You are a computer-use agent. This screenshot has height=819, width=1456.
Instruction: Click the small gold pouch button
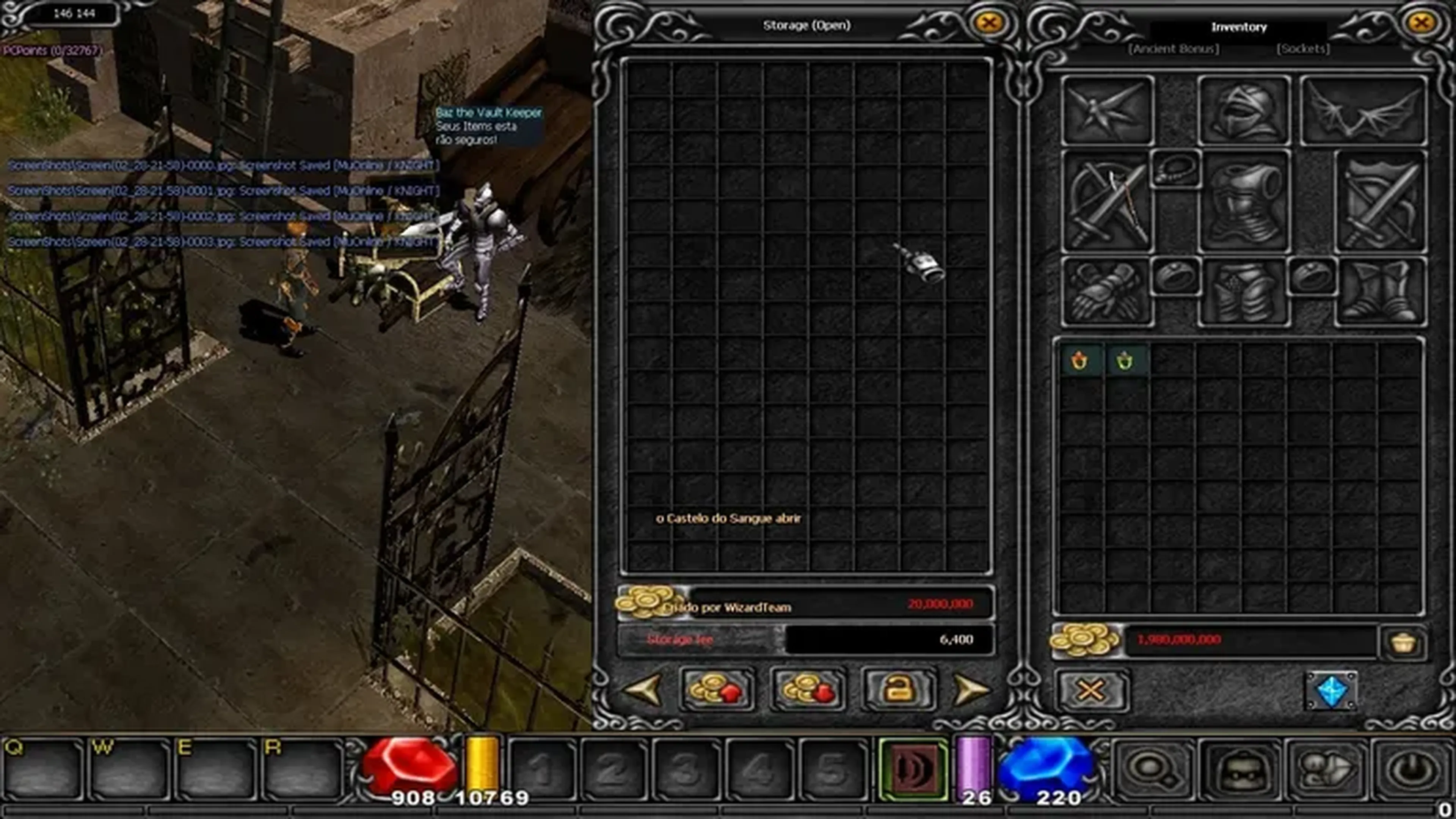(1403, 643)
